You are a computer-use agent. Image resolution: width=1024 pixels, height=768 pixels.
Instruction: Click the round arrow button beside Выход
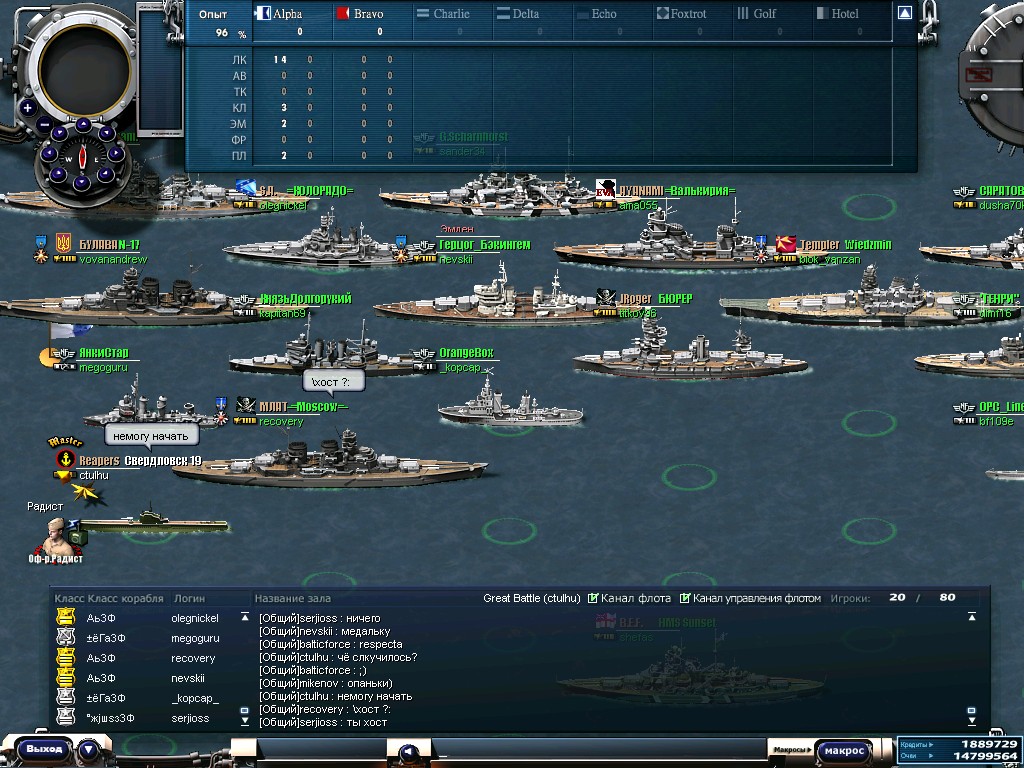[x=89, y=749]
